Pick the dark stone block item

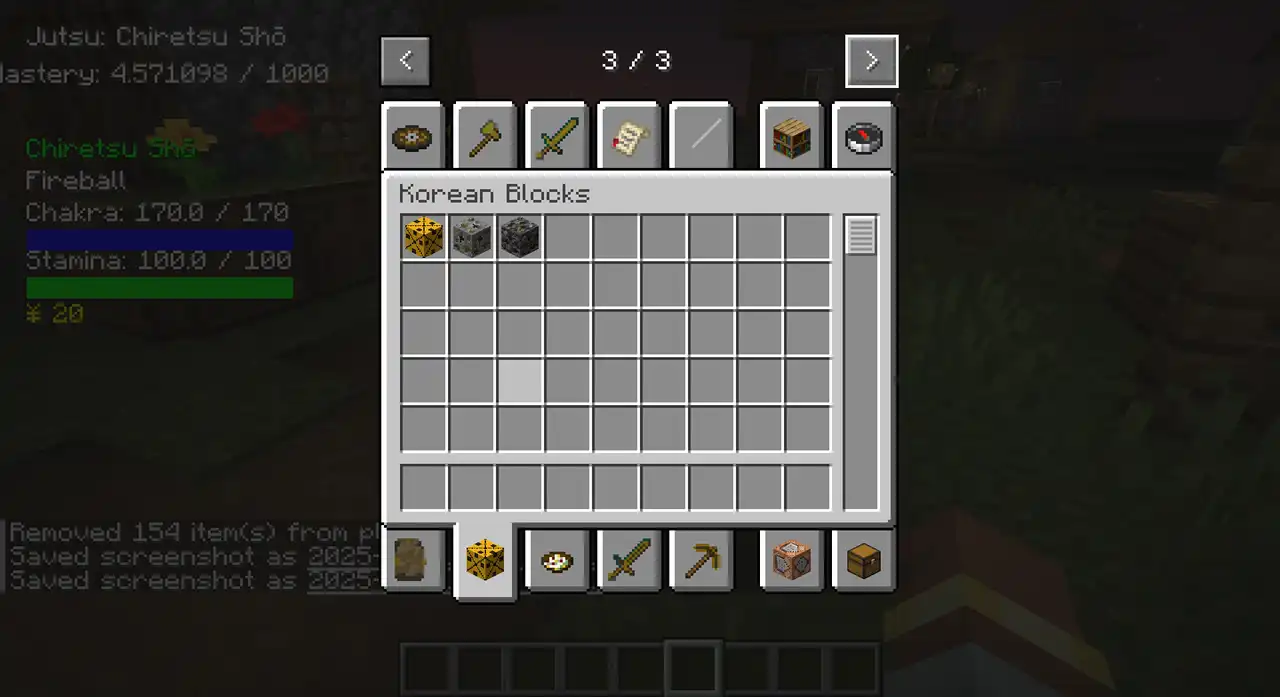click(520, 238)
